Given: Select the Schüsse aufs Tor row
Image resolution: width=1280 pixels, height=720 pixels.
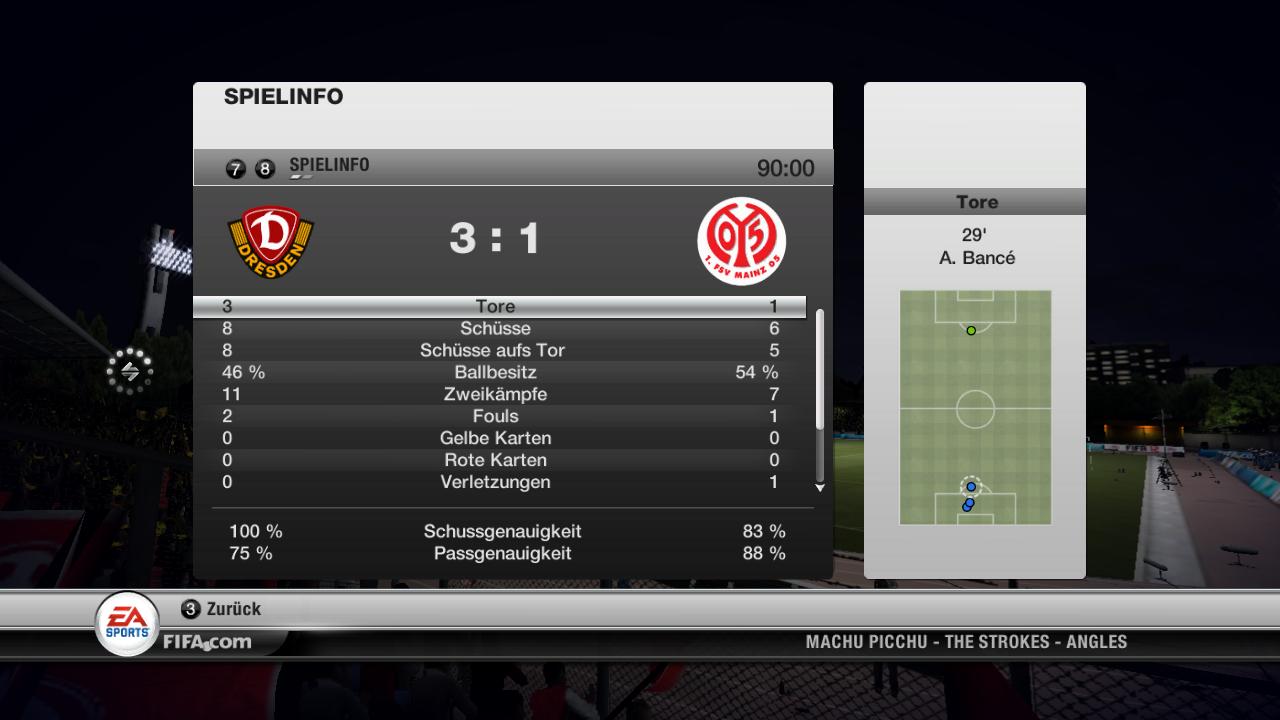Looking at the screenshot, I should pyautogui.click(x=499, y=351).
